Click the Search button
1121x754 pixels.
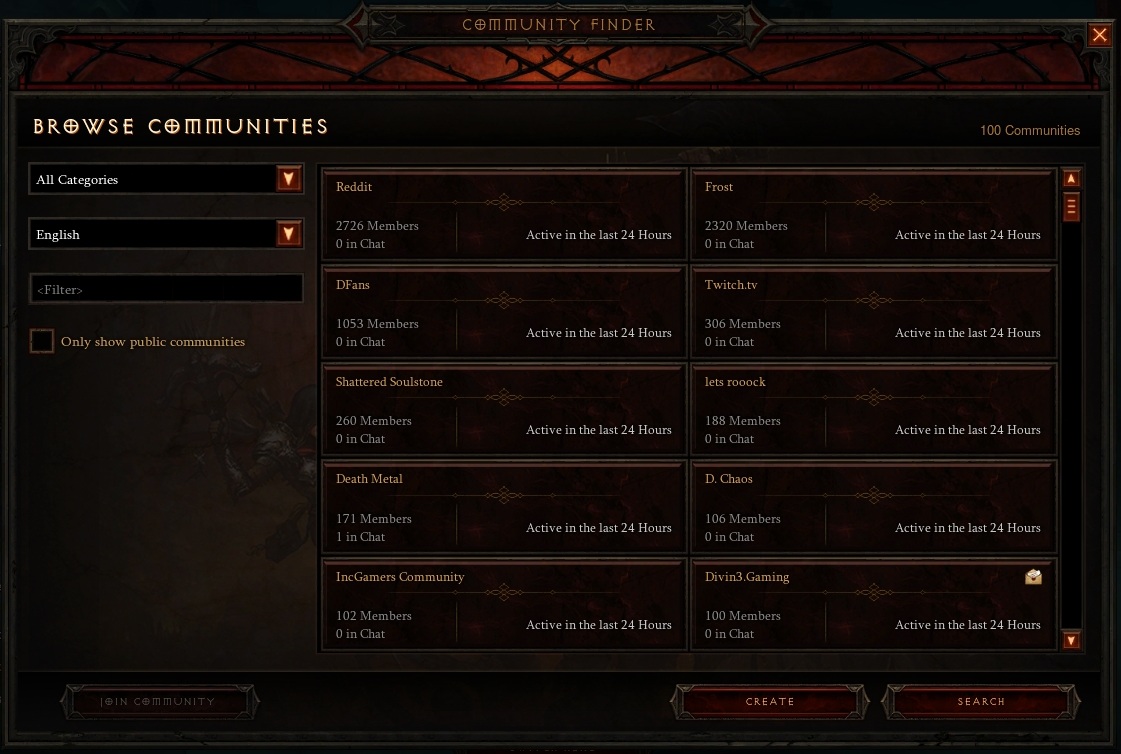click(x=981, y=702)
